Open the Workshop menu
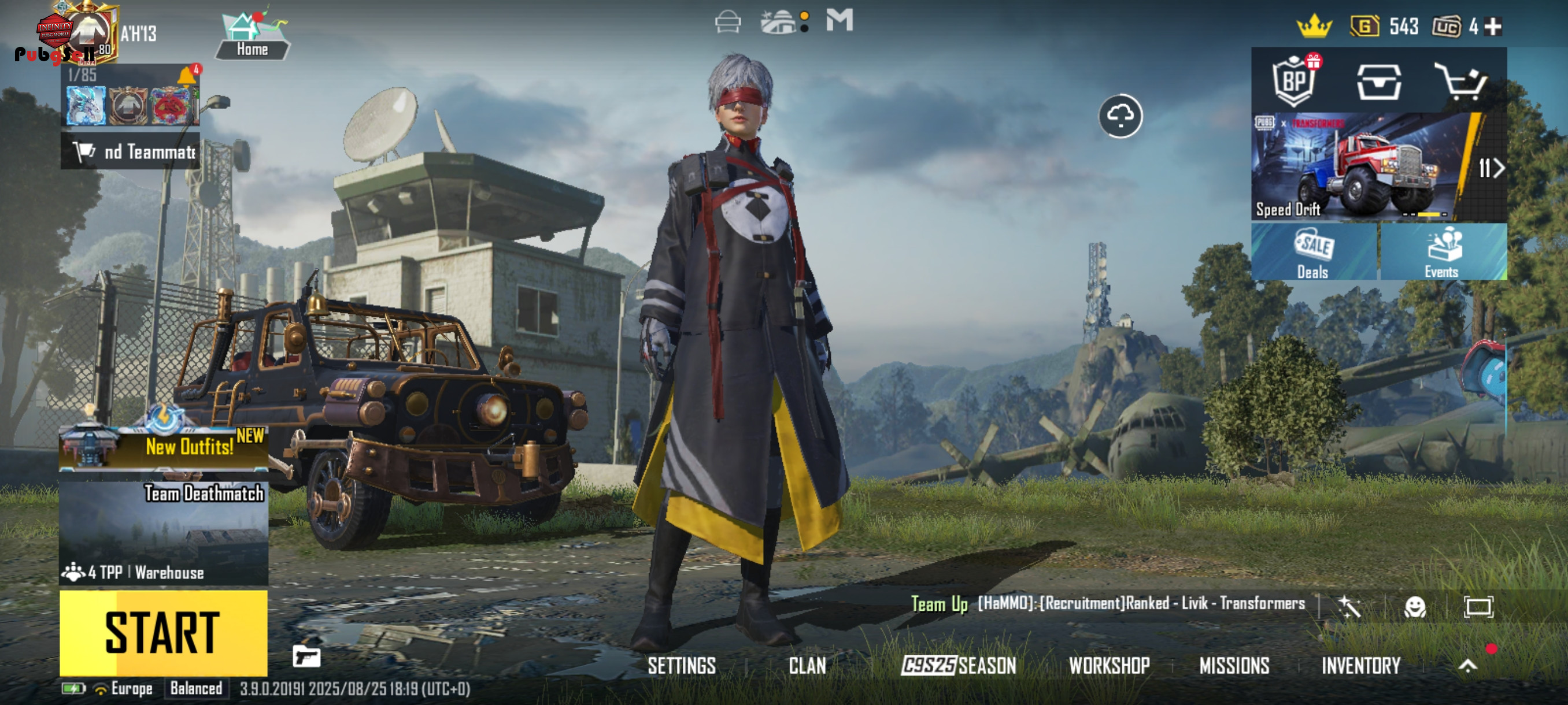The height and width of the screenshot is (705, 1568). pos(1109,666)
